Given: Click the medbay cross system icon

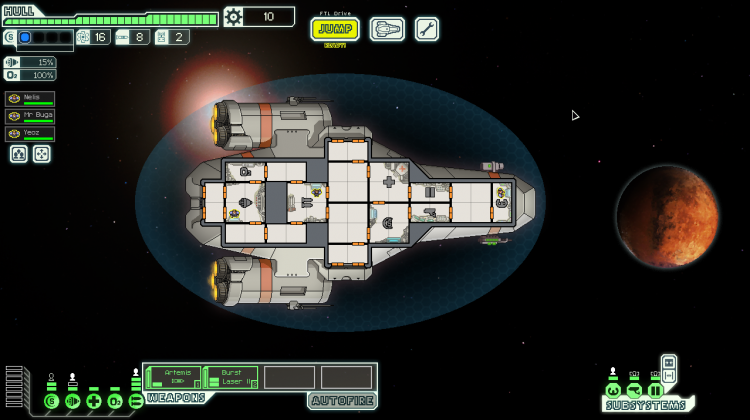Looking at the screenshot, I should pos(93,401).
